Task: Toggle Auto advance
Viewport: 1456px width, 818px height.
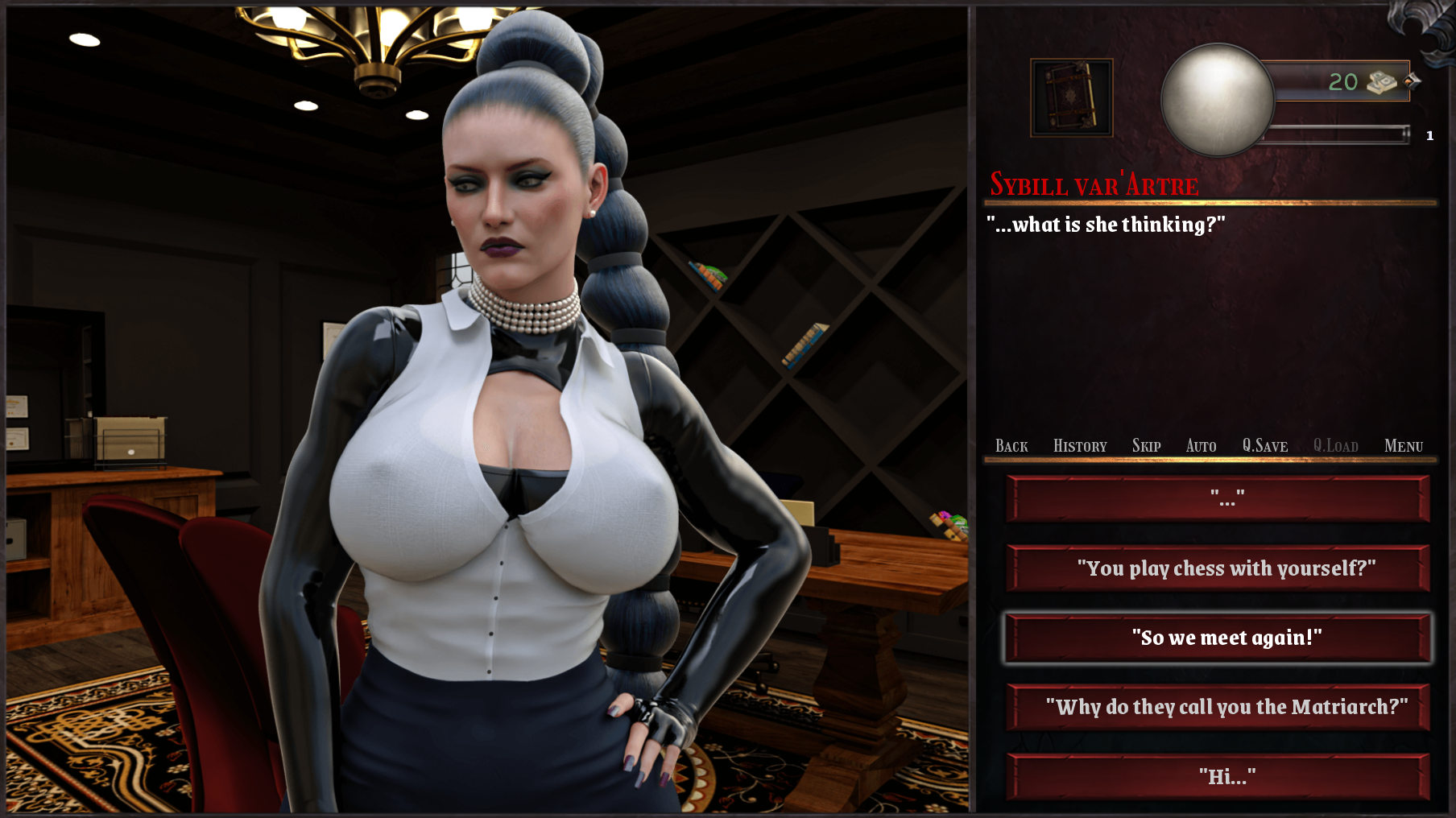Action: (1201, 446)
